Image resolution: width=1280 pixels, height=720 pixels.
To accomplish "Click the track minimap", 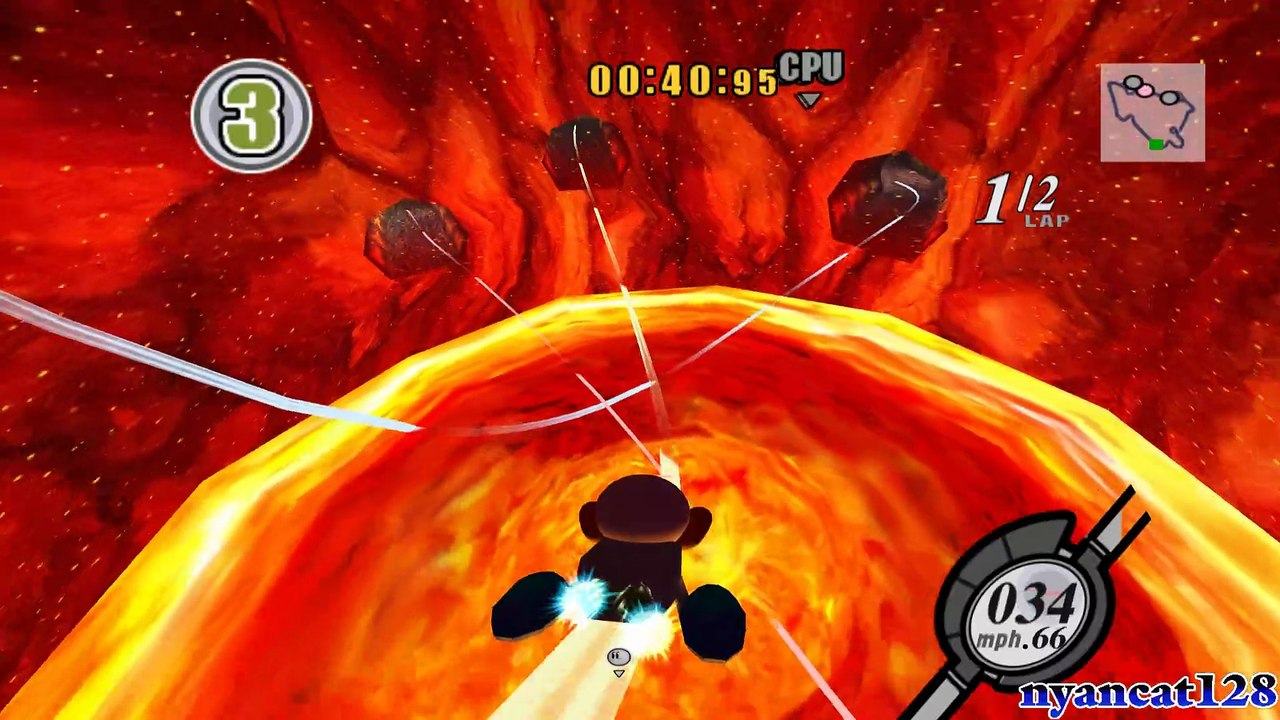I will 1152,112.
